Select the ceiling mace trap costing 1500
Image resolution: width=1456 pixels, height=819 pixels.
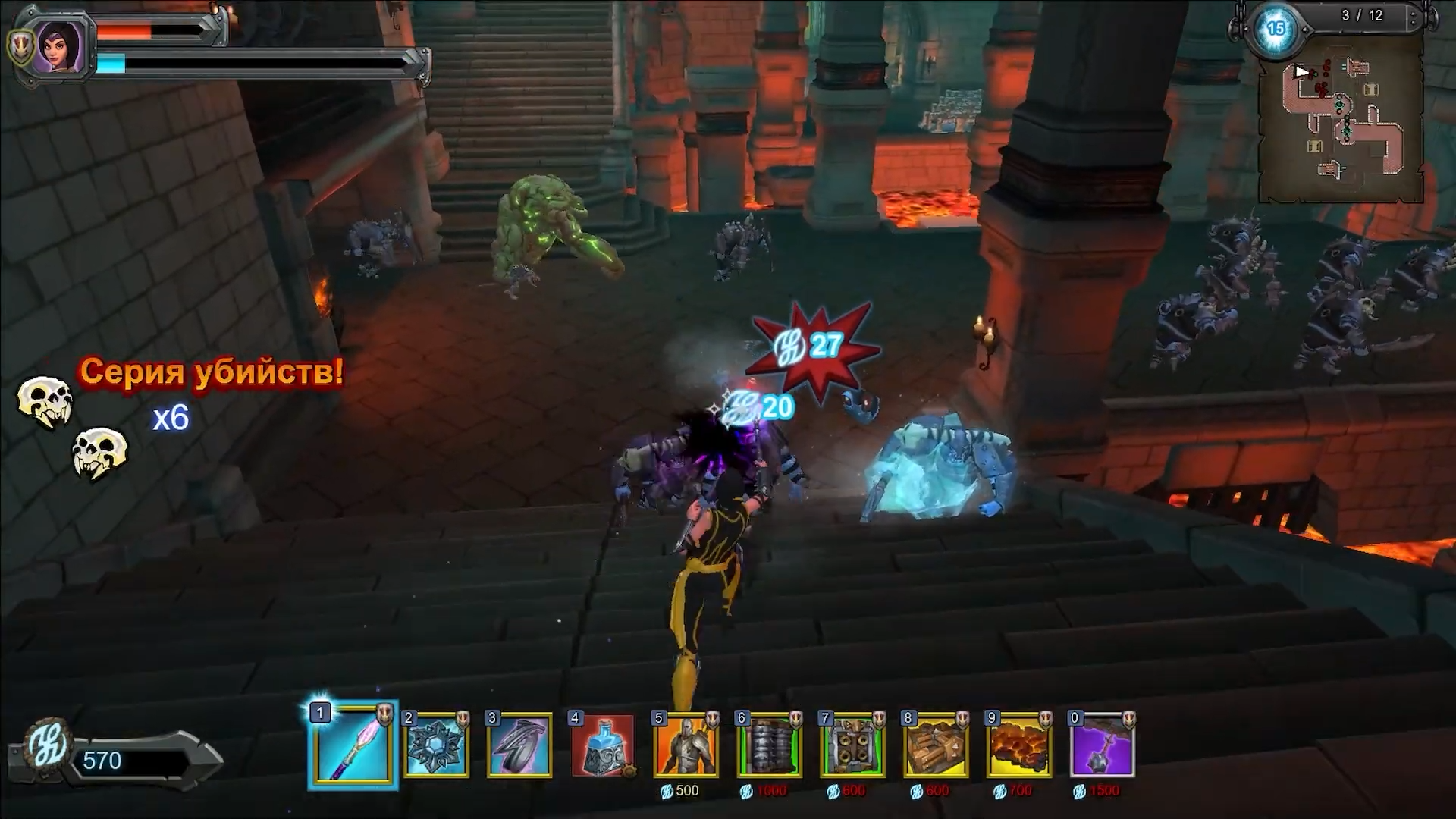[1102, 745]
